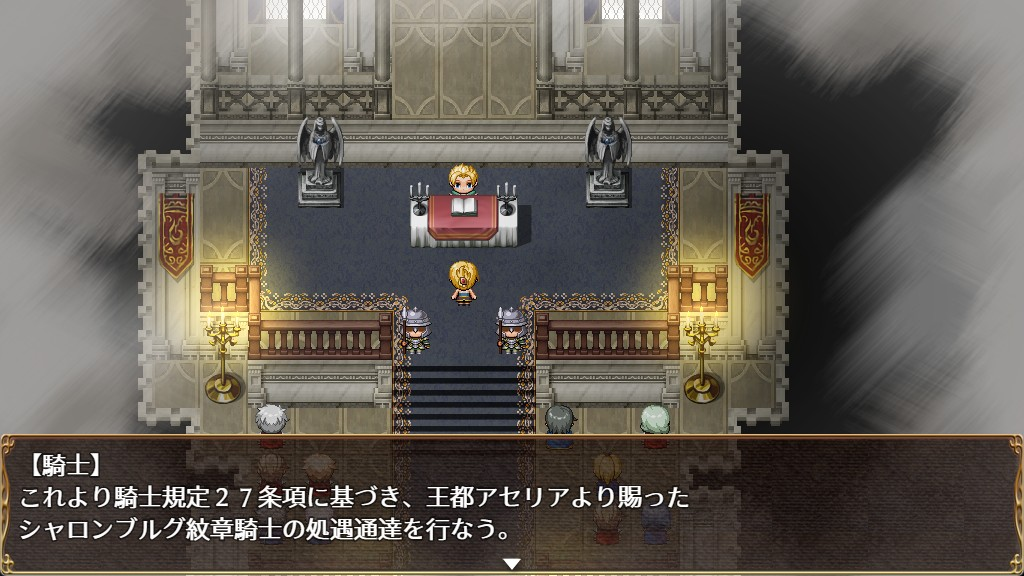The image size is (1024, 576).
Task: Click the dialogue continue arrow
Action: click(512, 564)
